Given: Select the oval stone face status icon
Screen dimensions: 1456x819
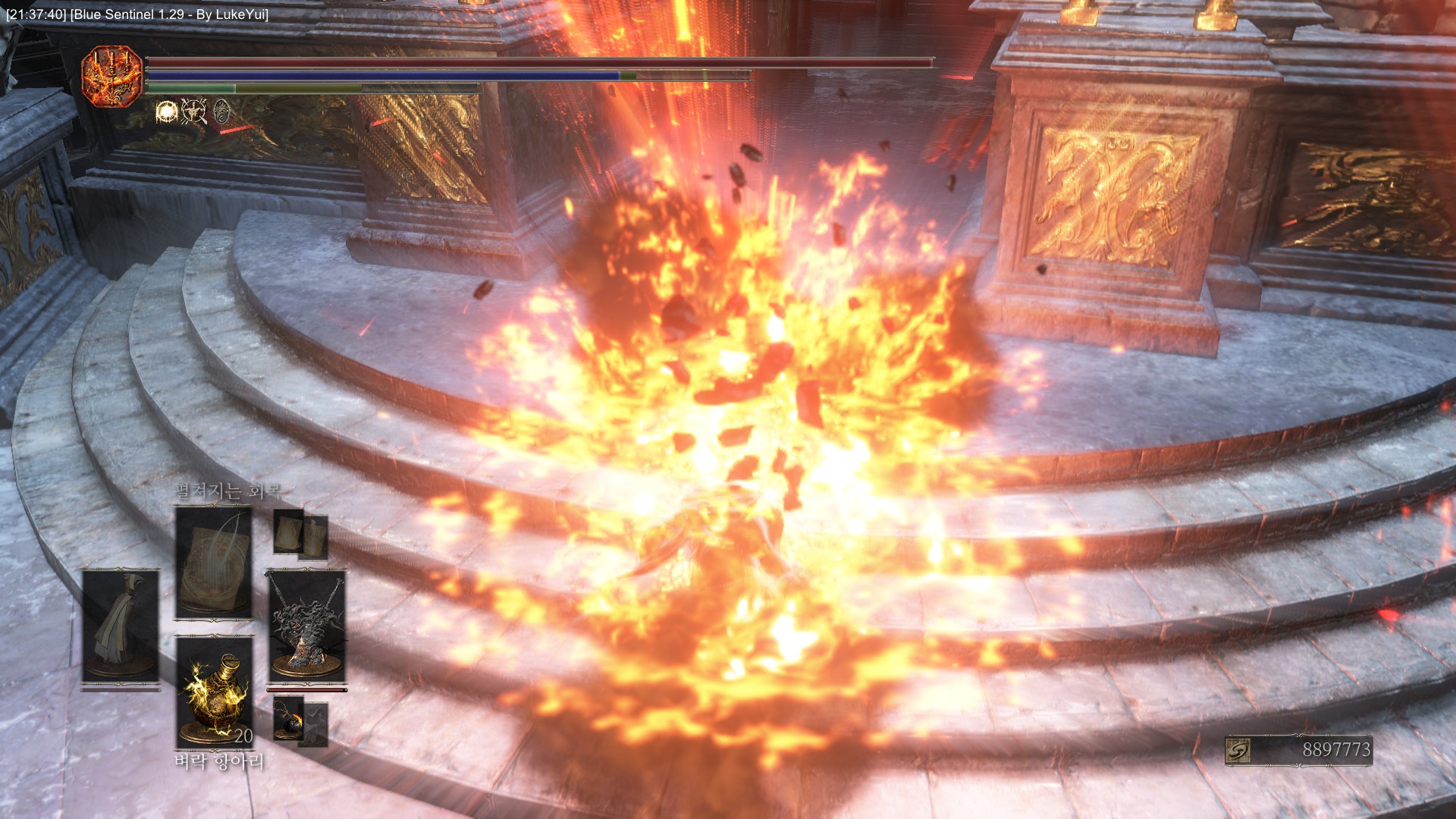Looking at the screenshot, I should pyautogui.click(x=221, y=112).
